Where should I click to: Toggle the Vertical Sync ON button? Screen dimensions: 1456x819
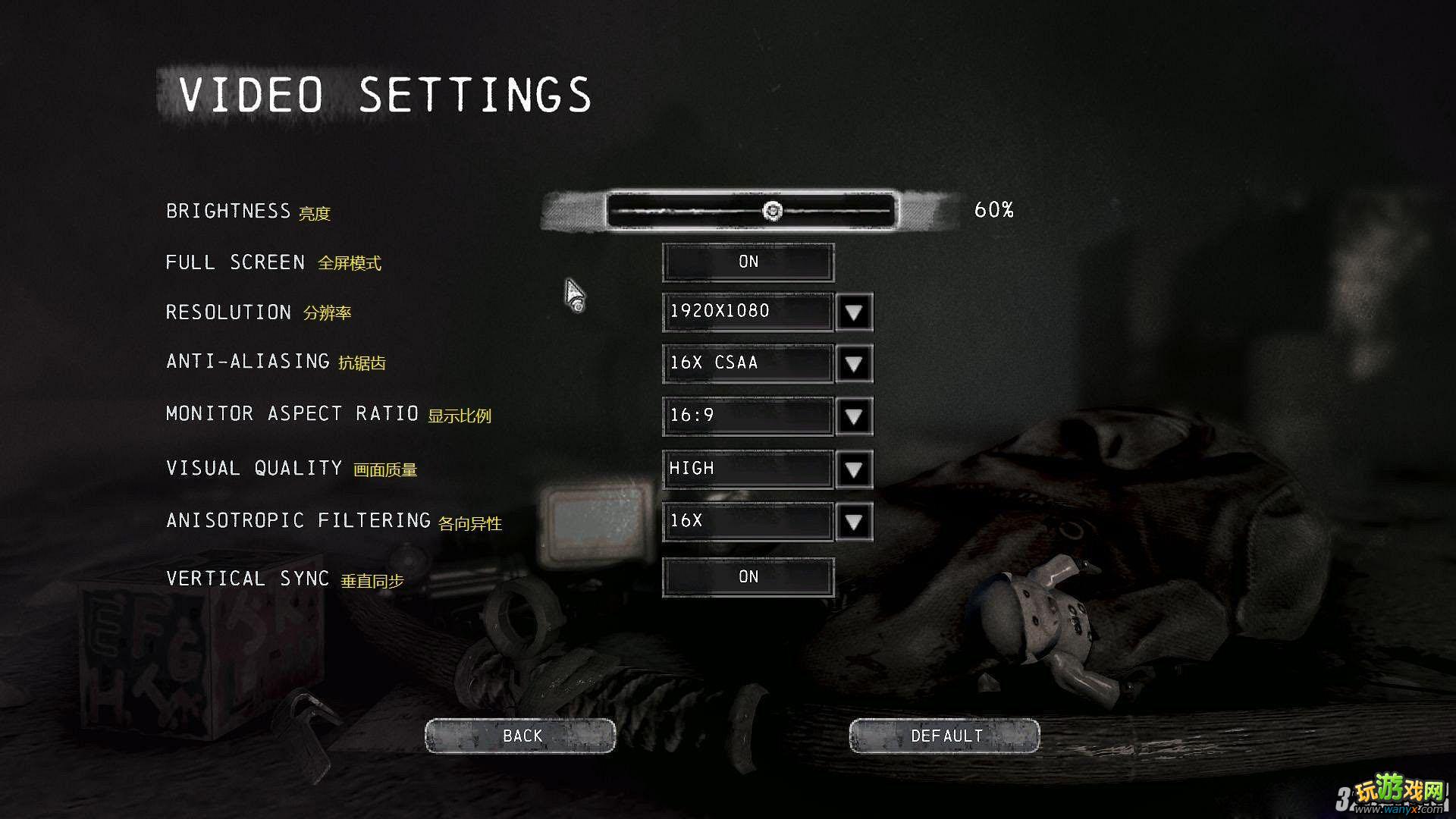pyautogui.click(x=748, y=577)
